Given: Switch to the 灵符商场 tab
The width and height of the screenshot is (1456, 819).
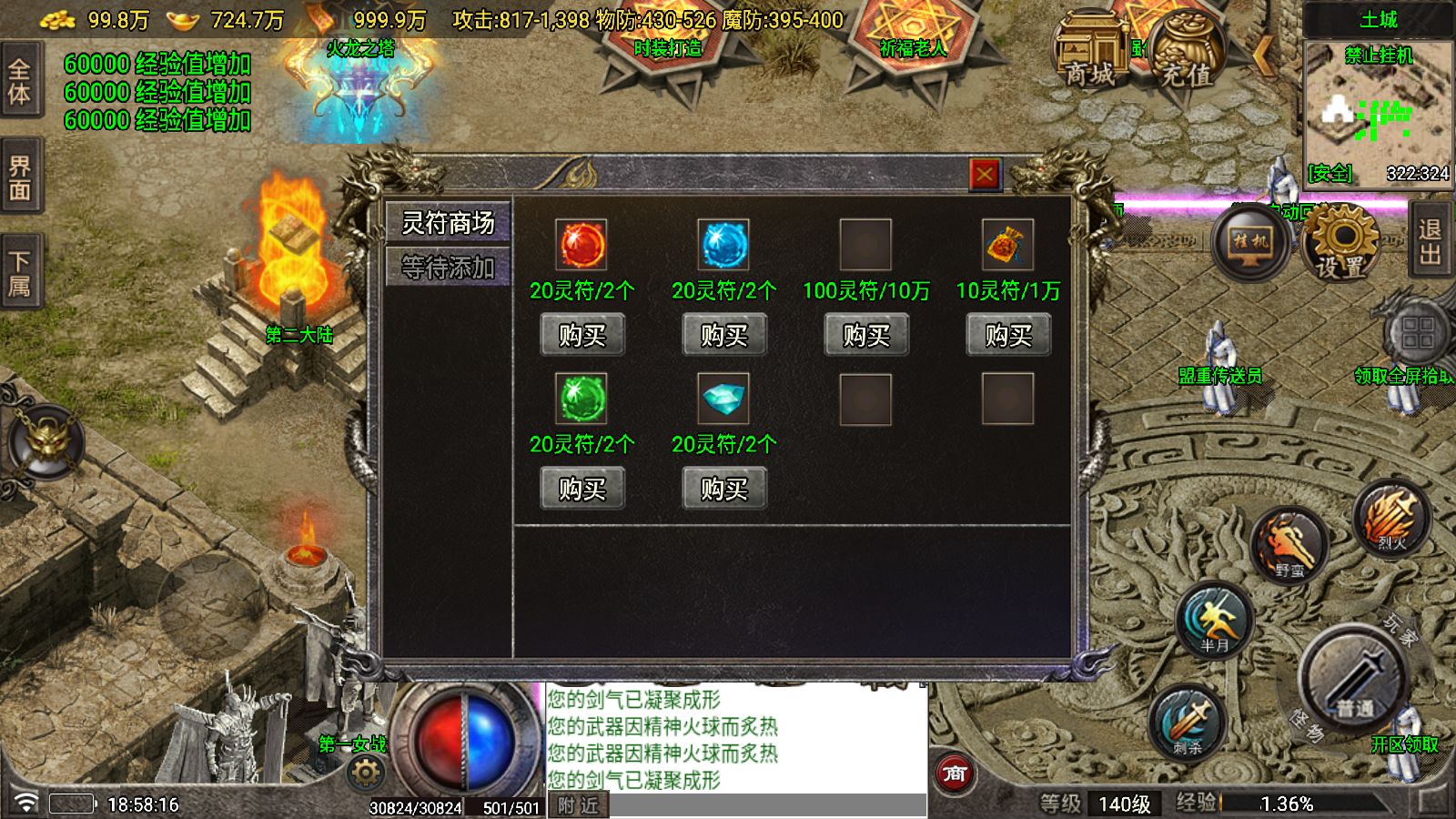Looking at the screenshot, I should [x=448, y=223].
